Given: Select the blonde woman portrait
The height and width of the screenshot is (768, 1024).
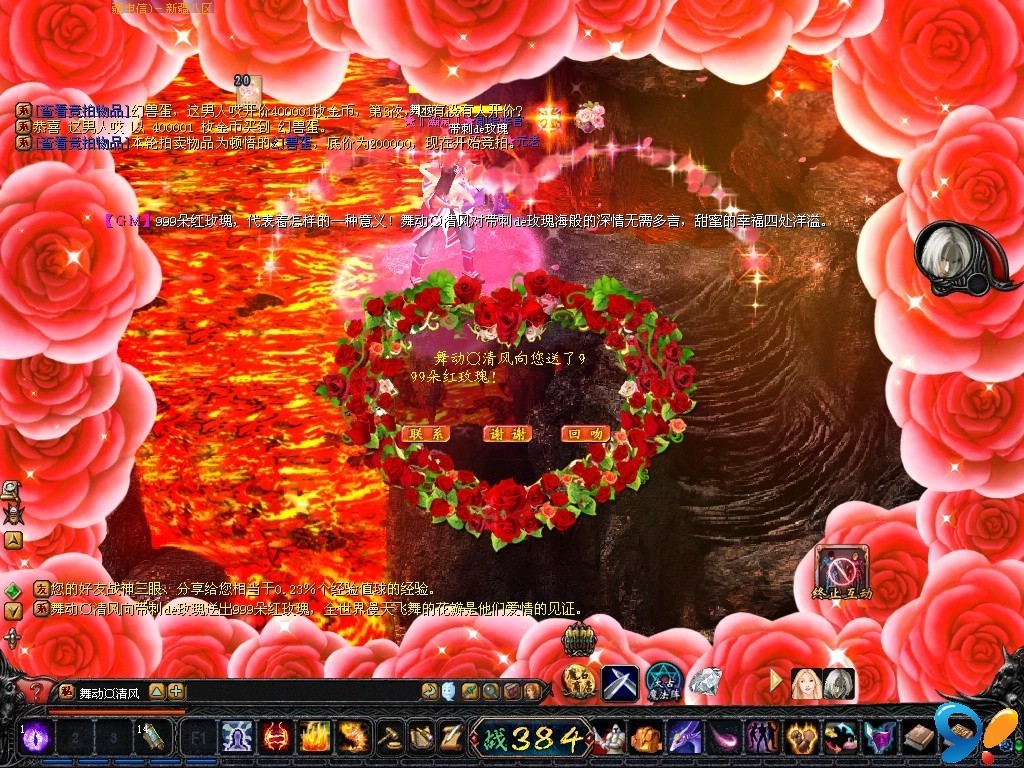Looking at the screenshot, I should (x=806, y=683).
